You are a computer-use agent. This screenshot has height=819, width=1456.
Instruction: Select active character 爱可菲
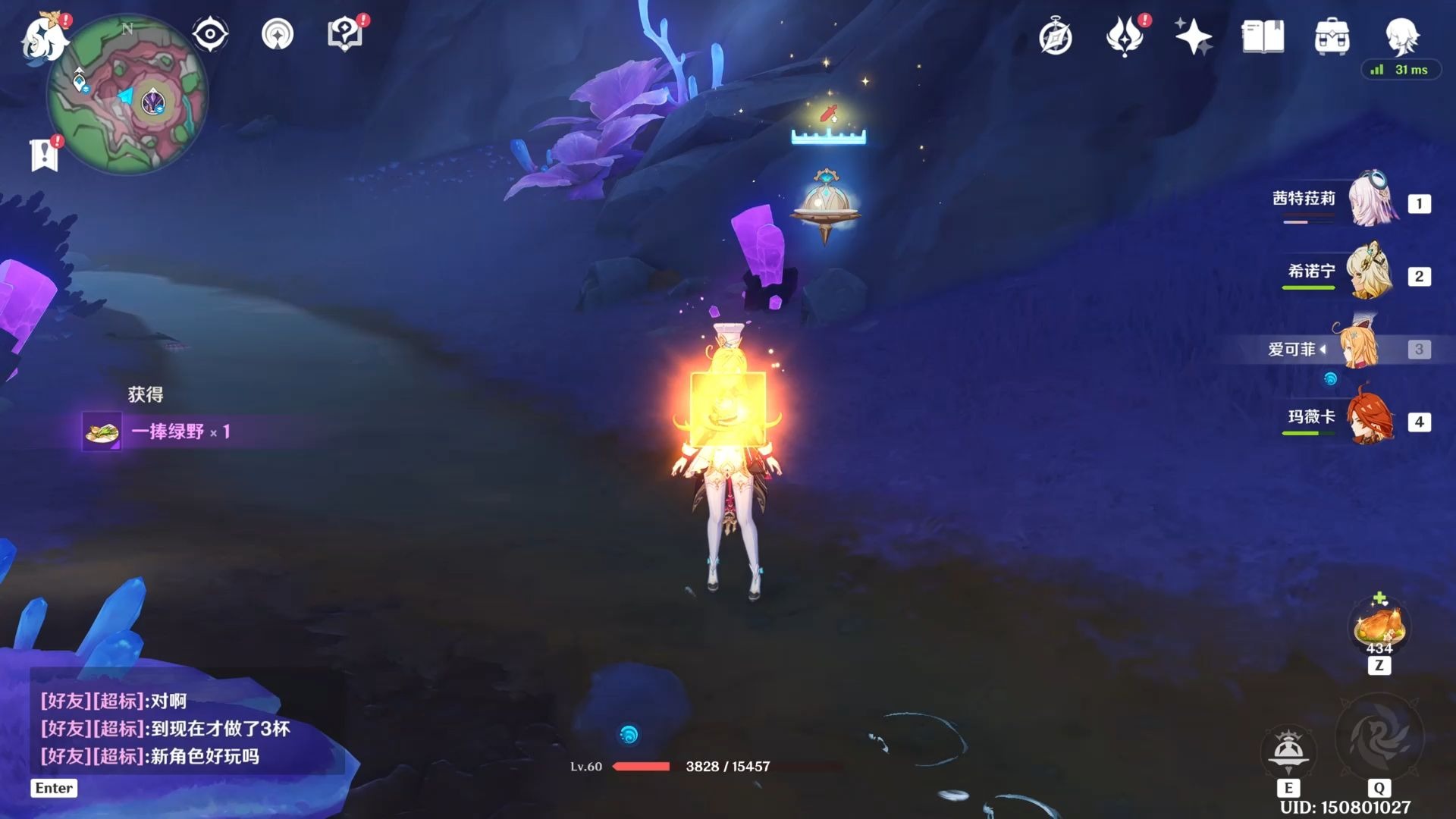pyautogui.click(x=1357, y=349)
